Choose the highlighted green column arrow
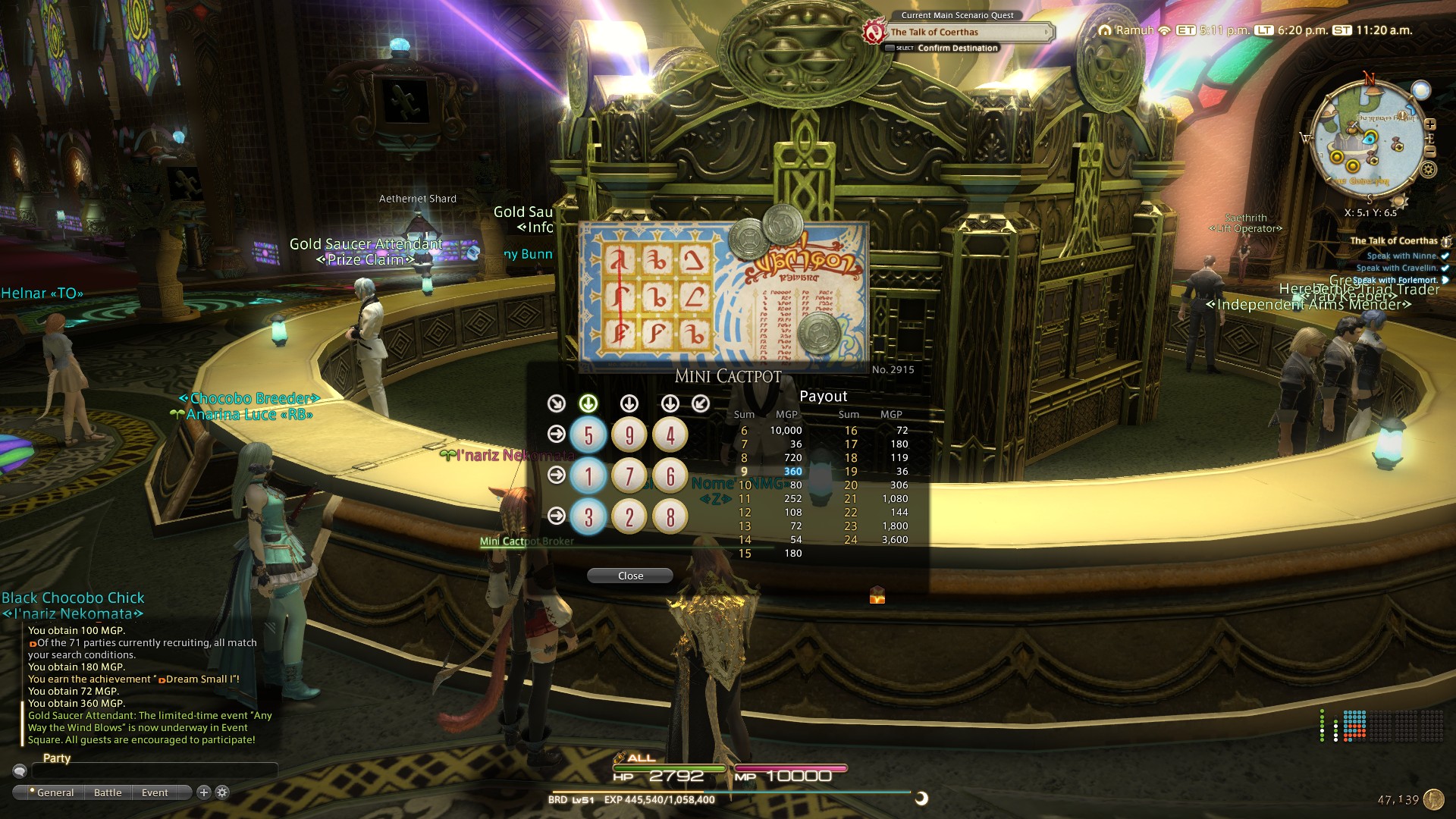 click(588, 403)
